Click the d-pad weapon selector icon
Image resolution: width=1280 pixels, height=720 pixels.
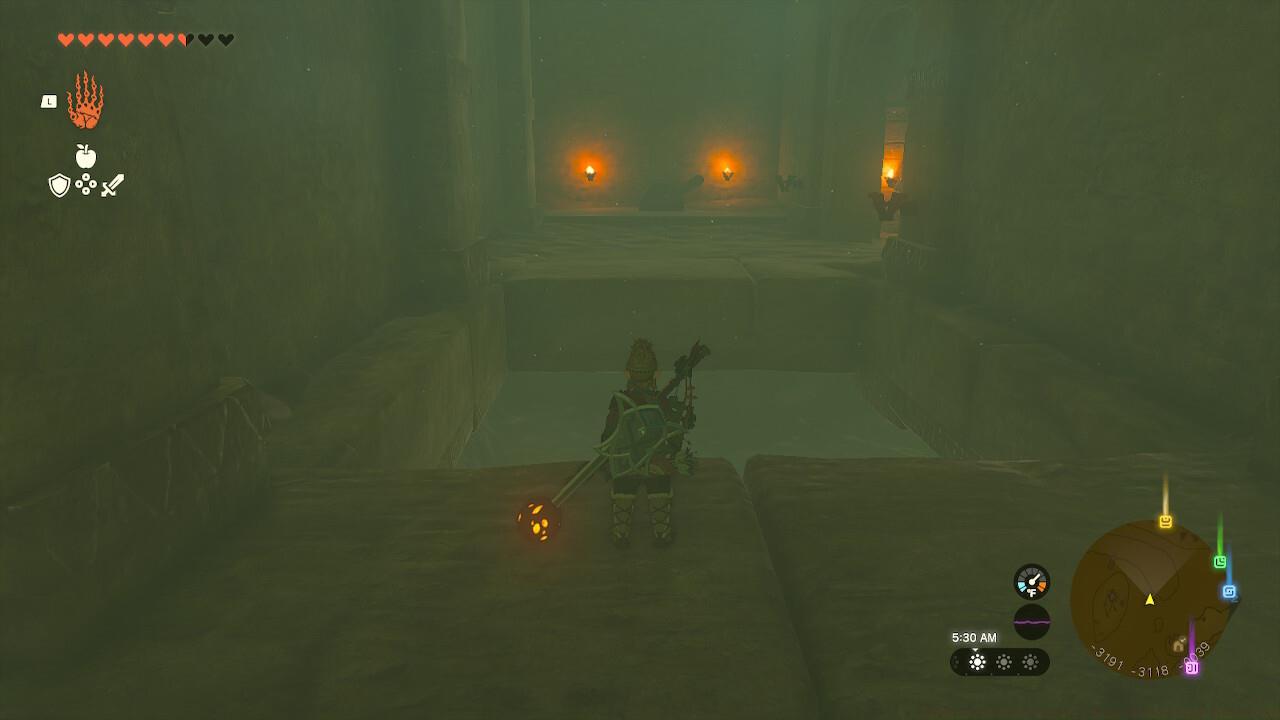click(x=85, y=185)
